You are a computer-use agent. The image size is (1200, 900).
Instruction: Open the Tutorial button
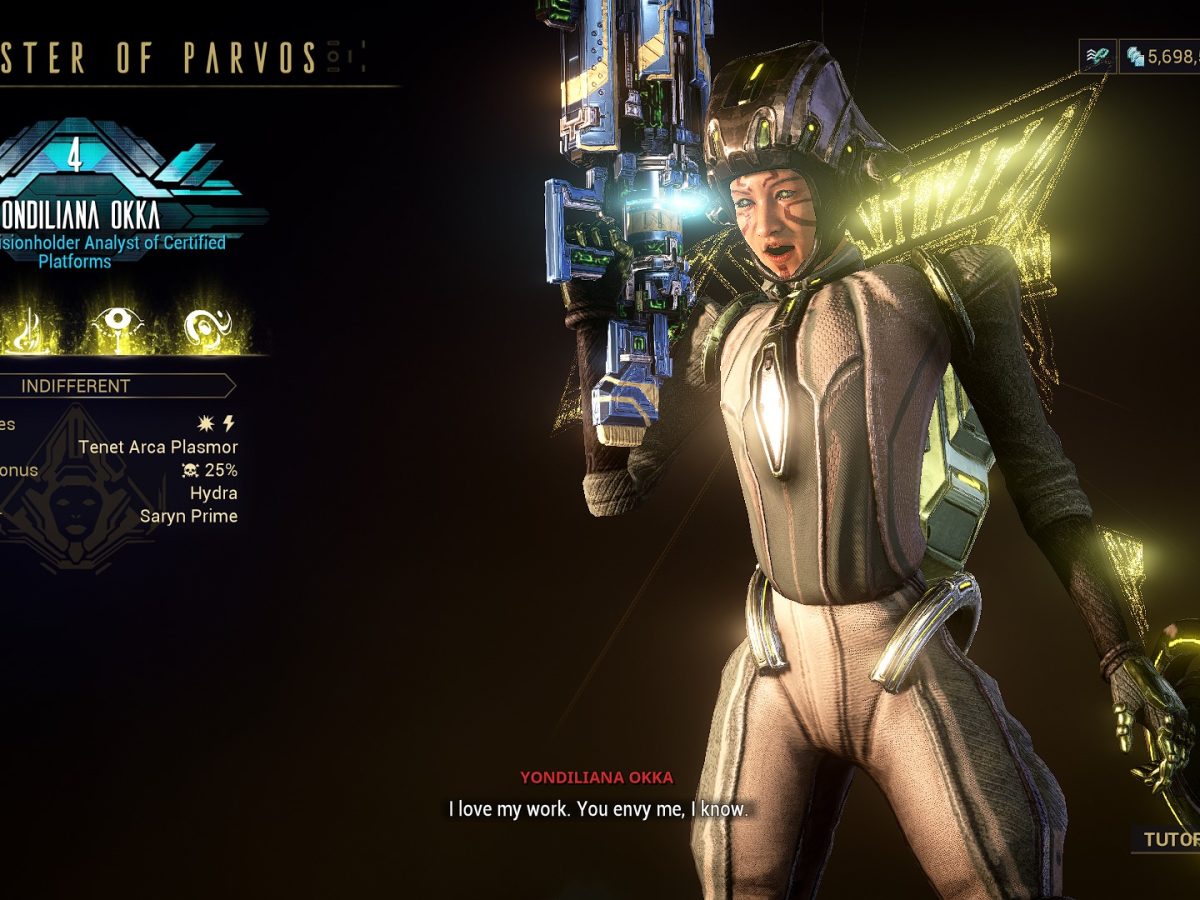pos(1168,839)
